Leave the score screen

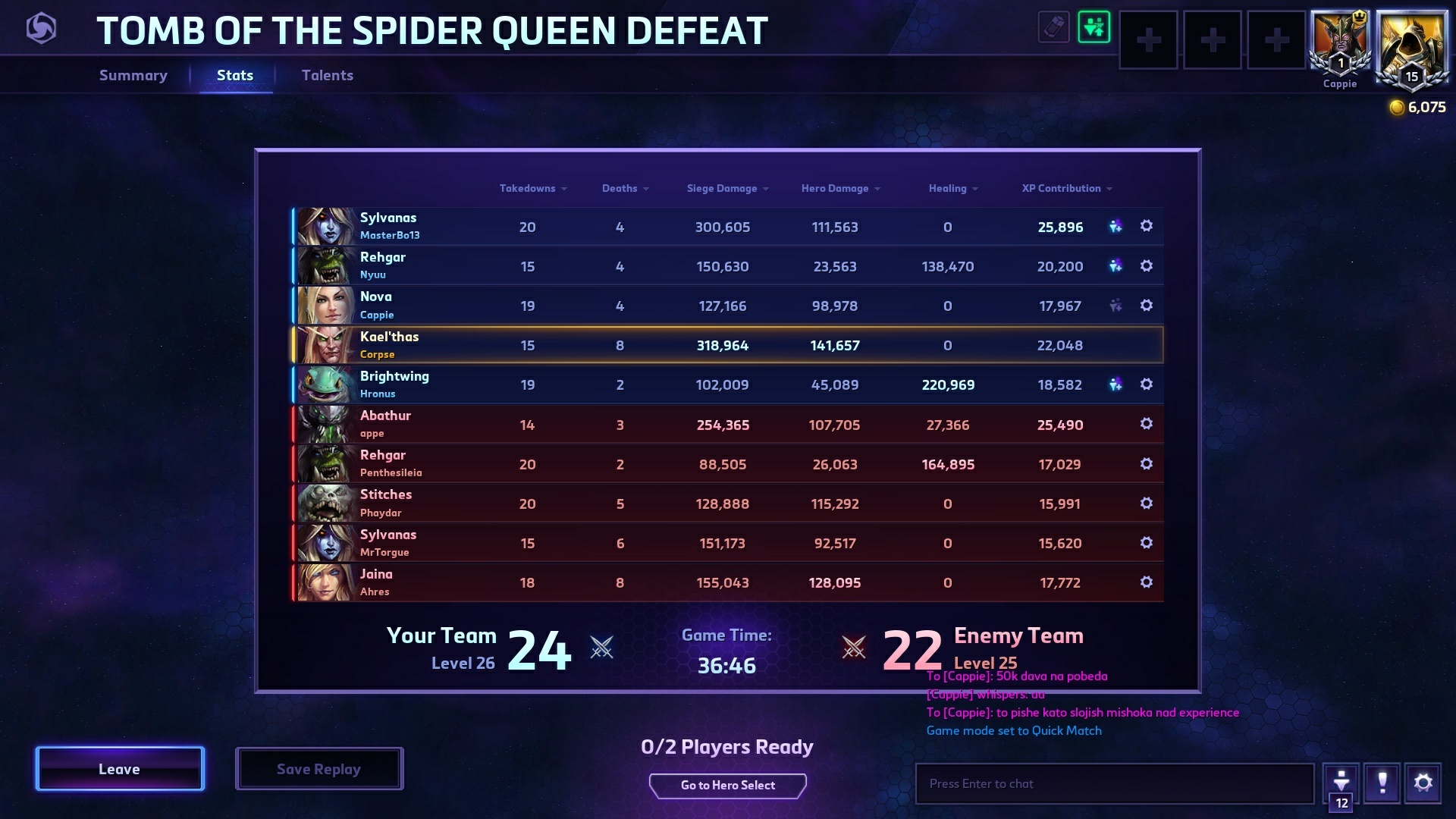point(120,769)
